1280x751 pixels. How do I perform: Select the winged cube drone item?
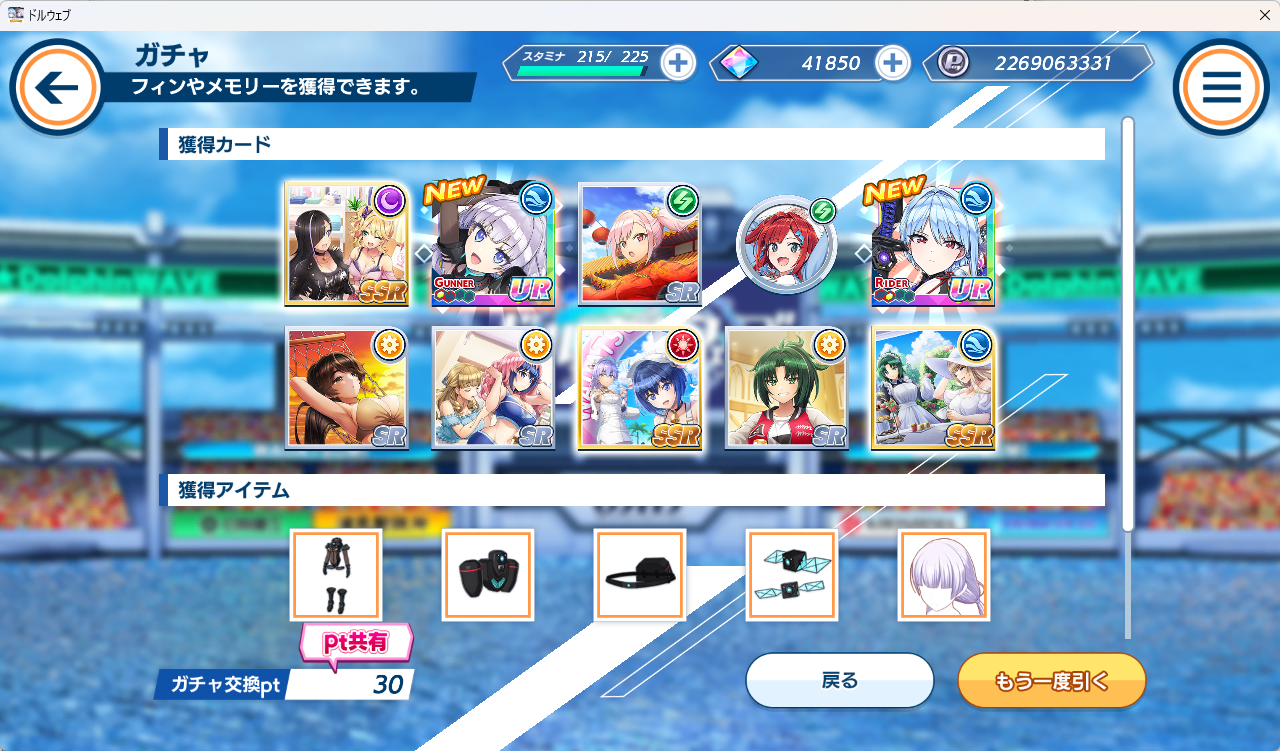pyautogui.click(x=791, y=575)
